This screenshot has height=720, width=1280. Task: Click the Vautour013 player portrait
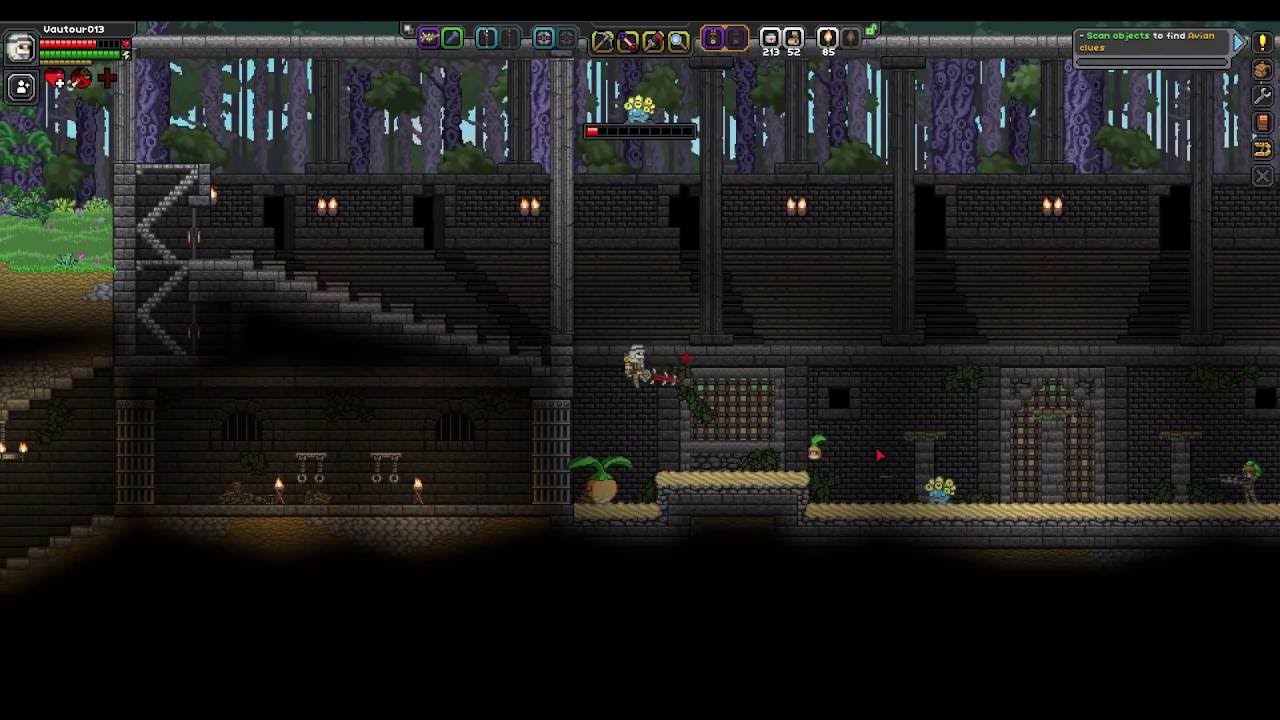(20, 47)
